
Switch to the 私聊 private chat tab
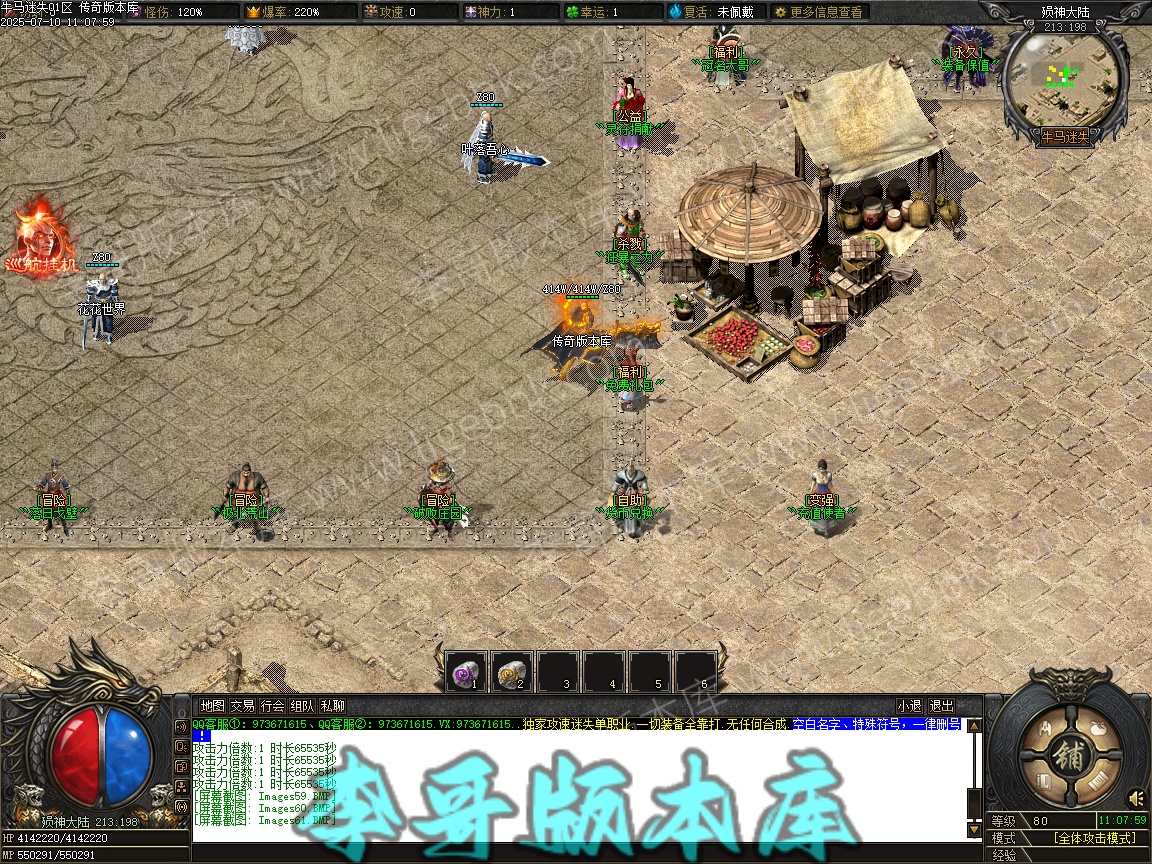(x=333, y=706)
